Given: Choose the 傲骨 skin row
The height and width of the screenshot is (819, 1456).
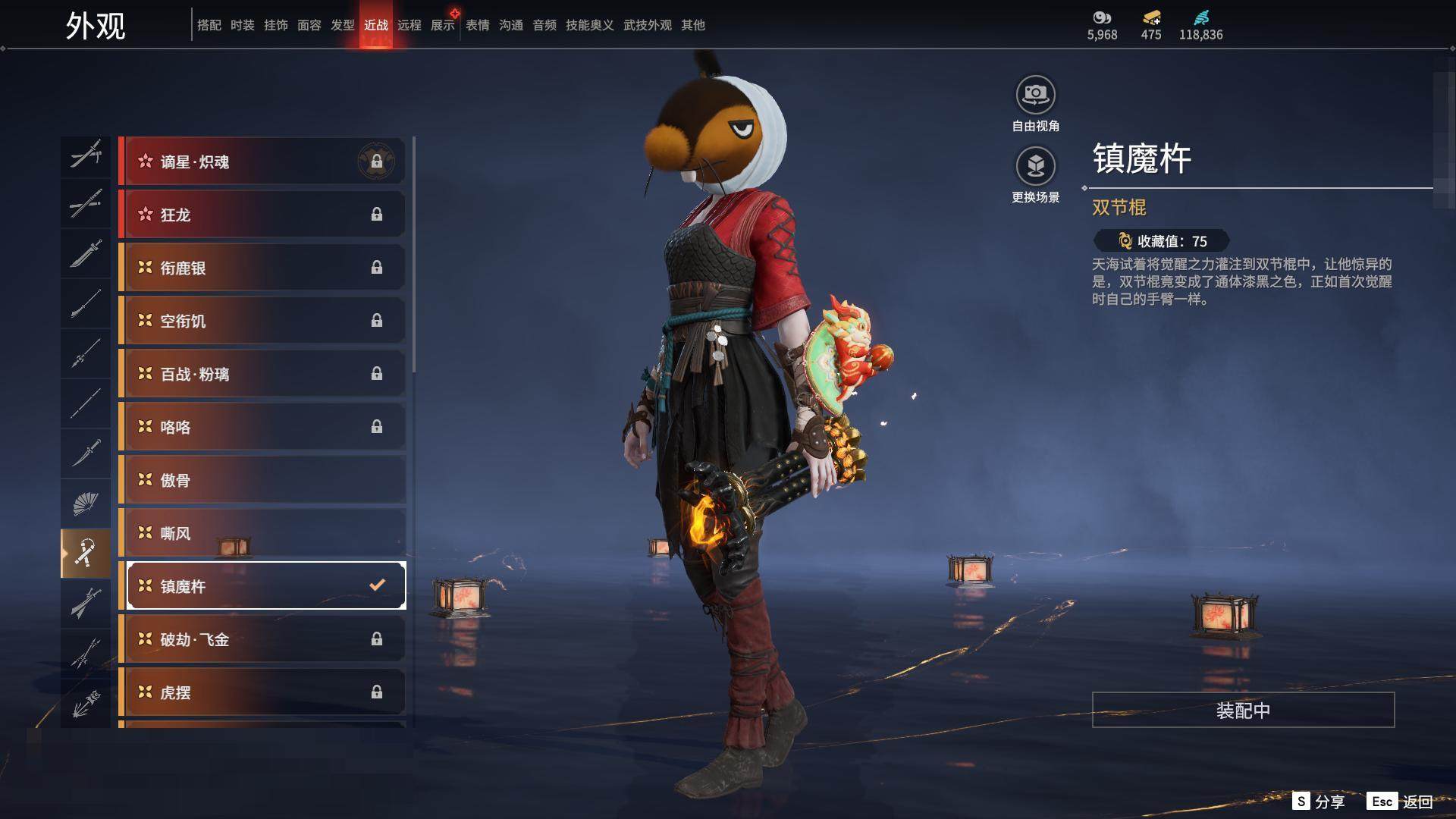Looking at the screenshot, I should pos(262,480).
